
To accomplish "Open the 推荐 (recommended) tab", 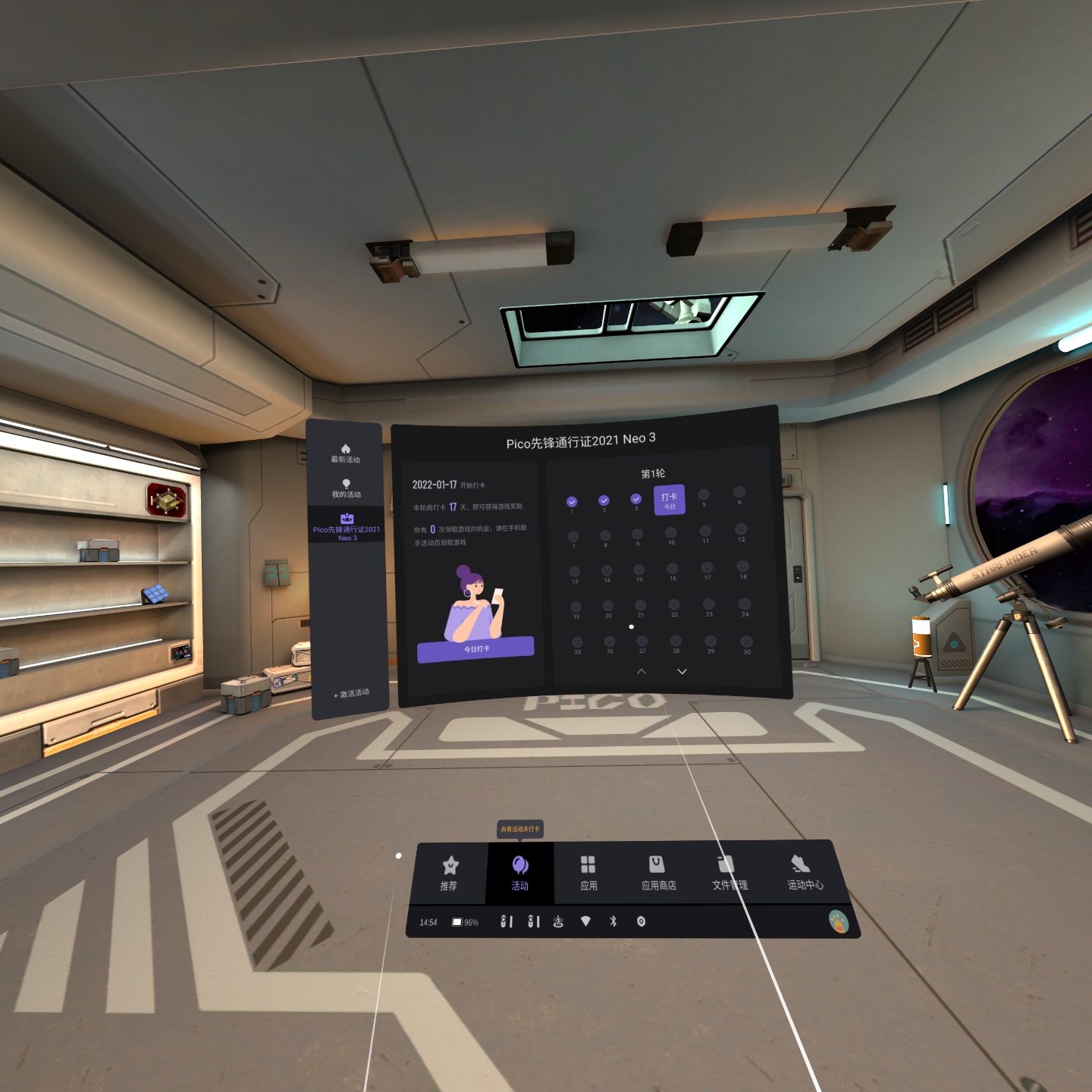I will (x=450, y=872).
